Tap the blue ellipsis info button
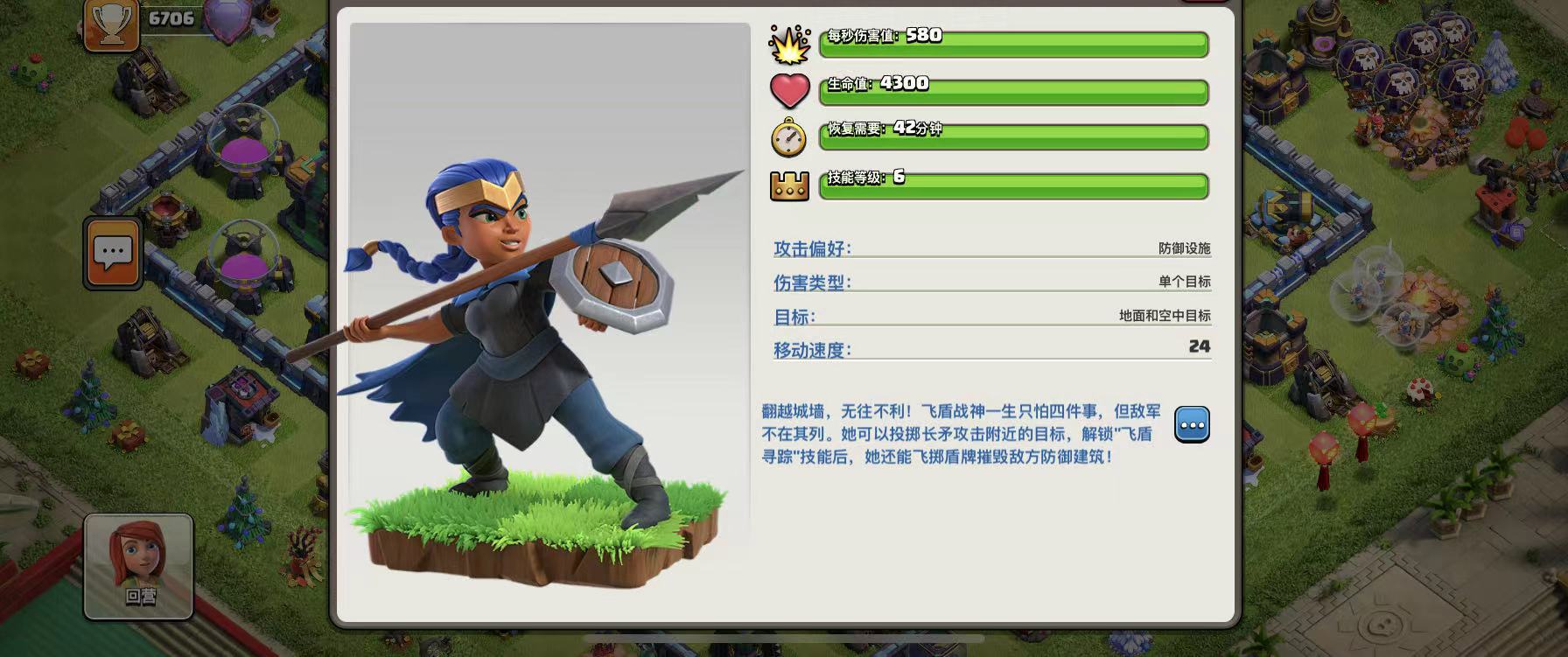 [x=1192, y=423]
